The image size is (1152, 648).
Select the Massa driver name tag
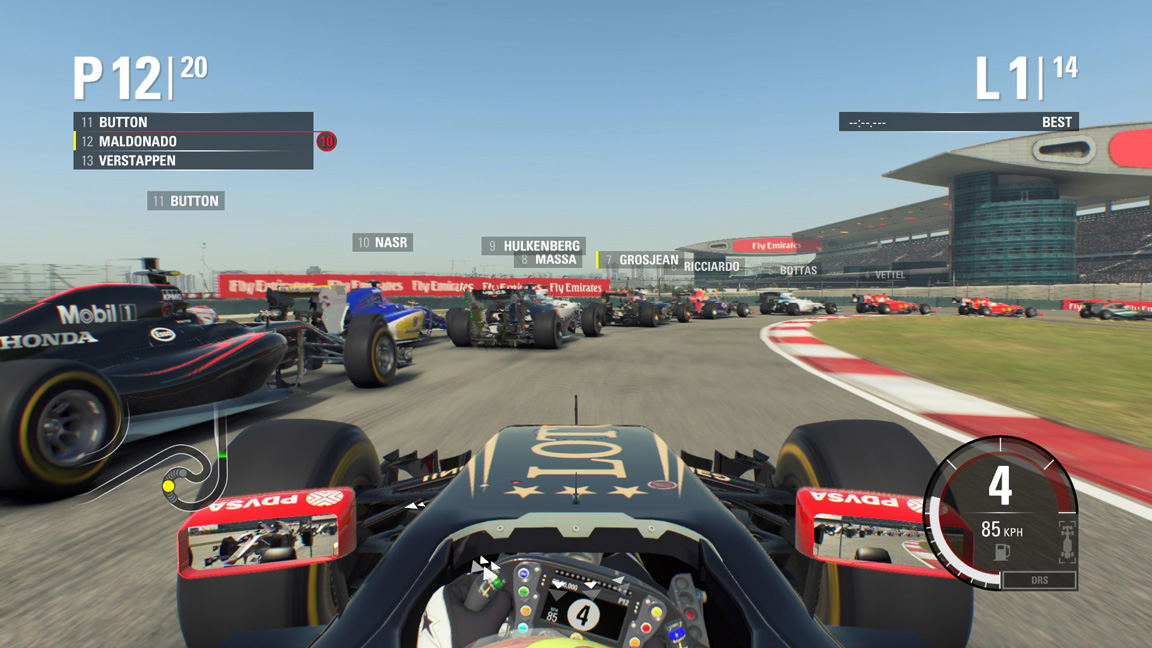point(548,260)
